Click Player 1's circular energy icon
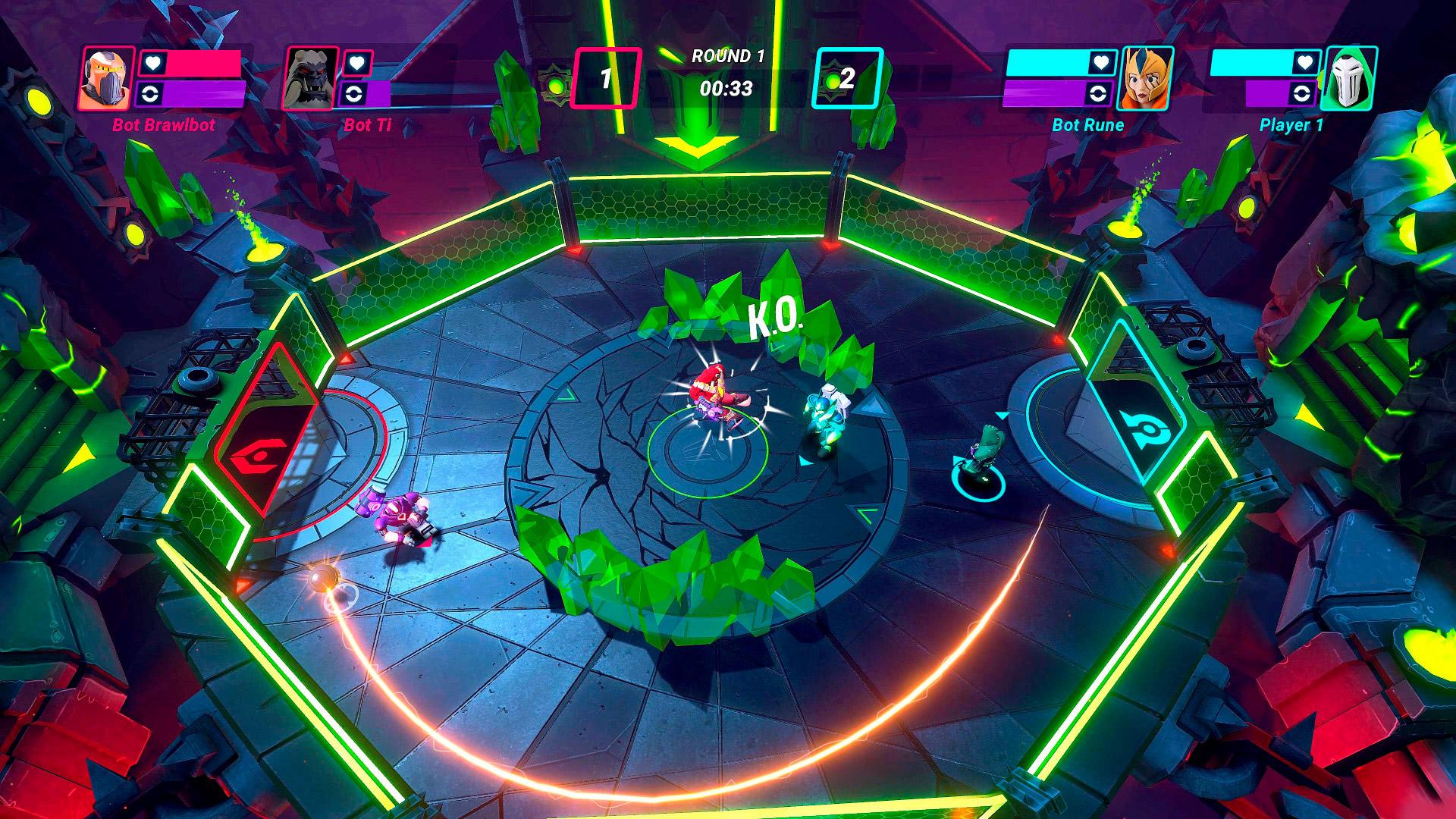The width and height of the screenshot is (1456, 819). [x=1302, y=94]
